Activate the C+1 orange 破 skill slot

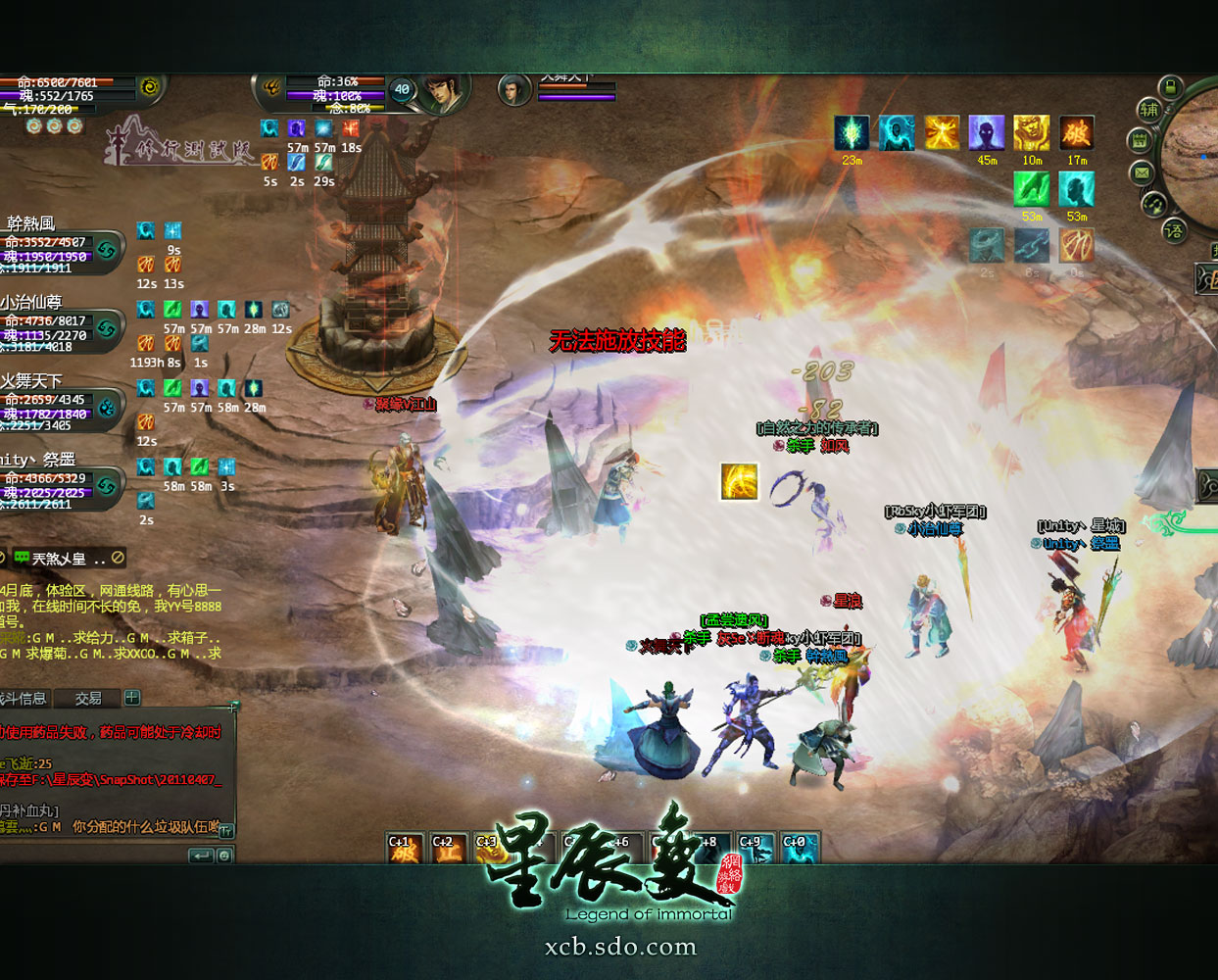click(404, 849)
